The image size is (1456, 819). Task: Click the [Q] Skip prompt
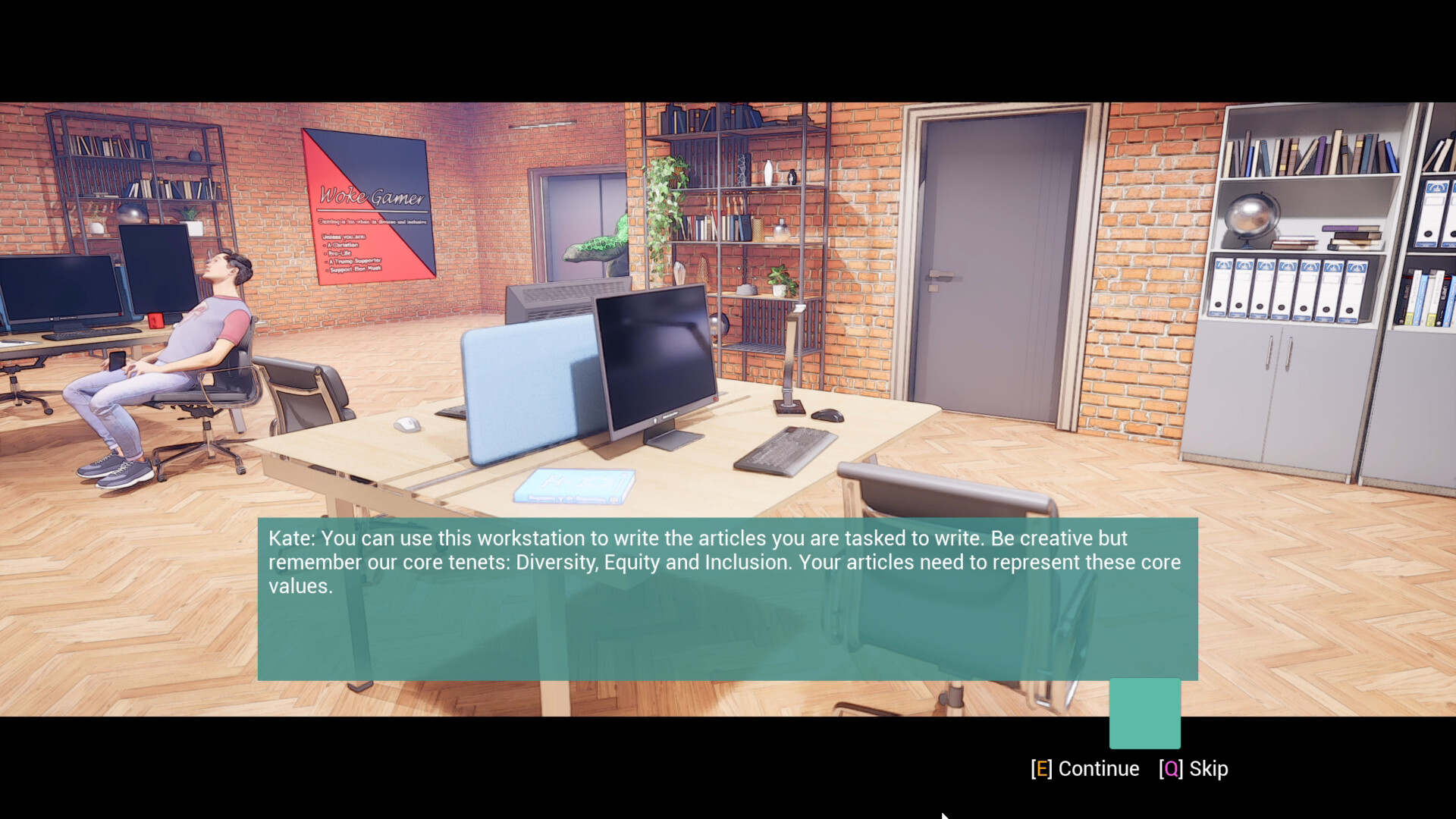click(1194, 768)
